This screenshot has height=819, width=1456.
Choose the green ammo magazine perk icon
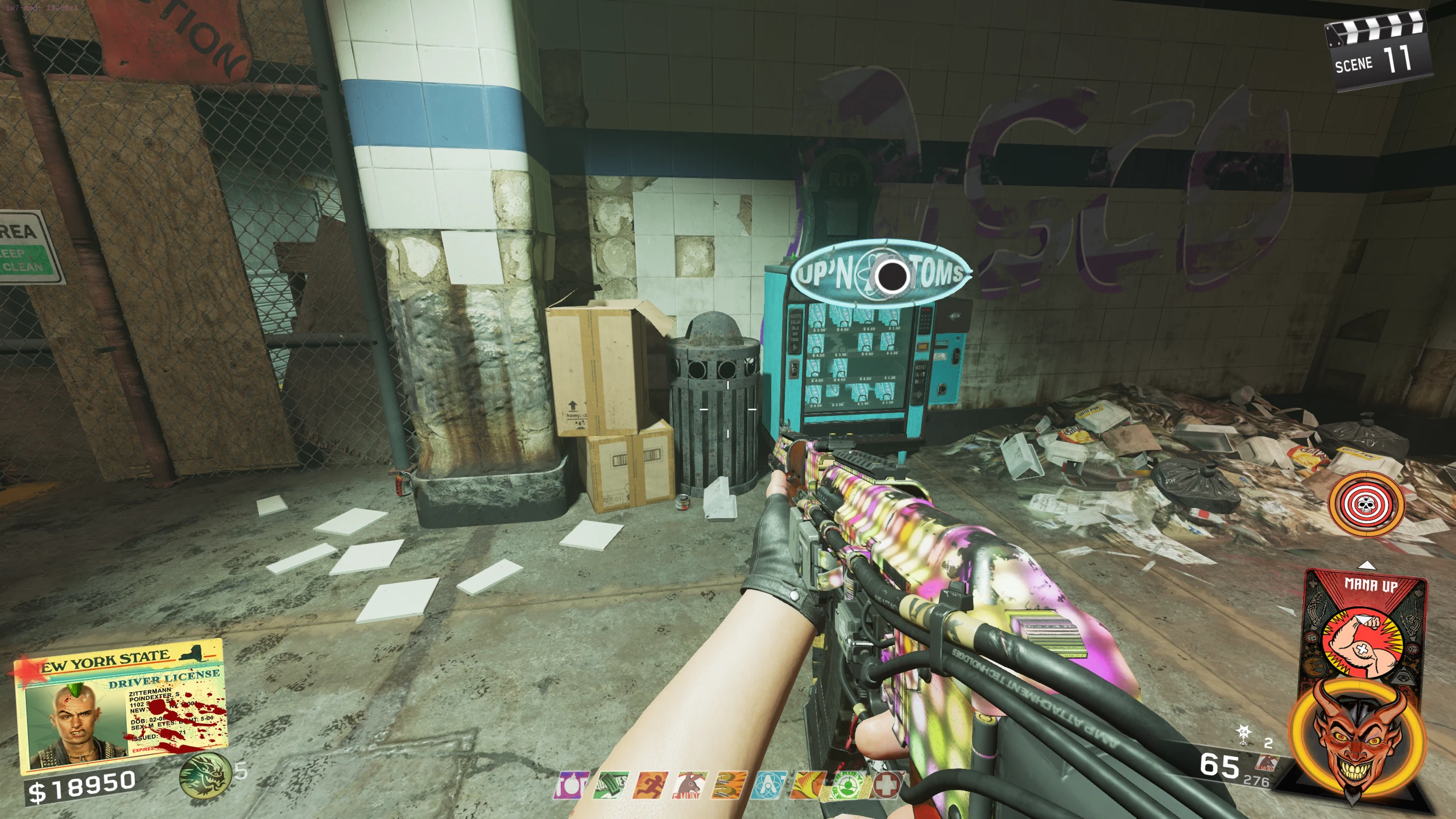pos(610,785)
